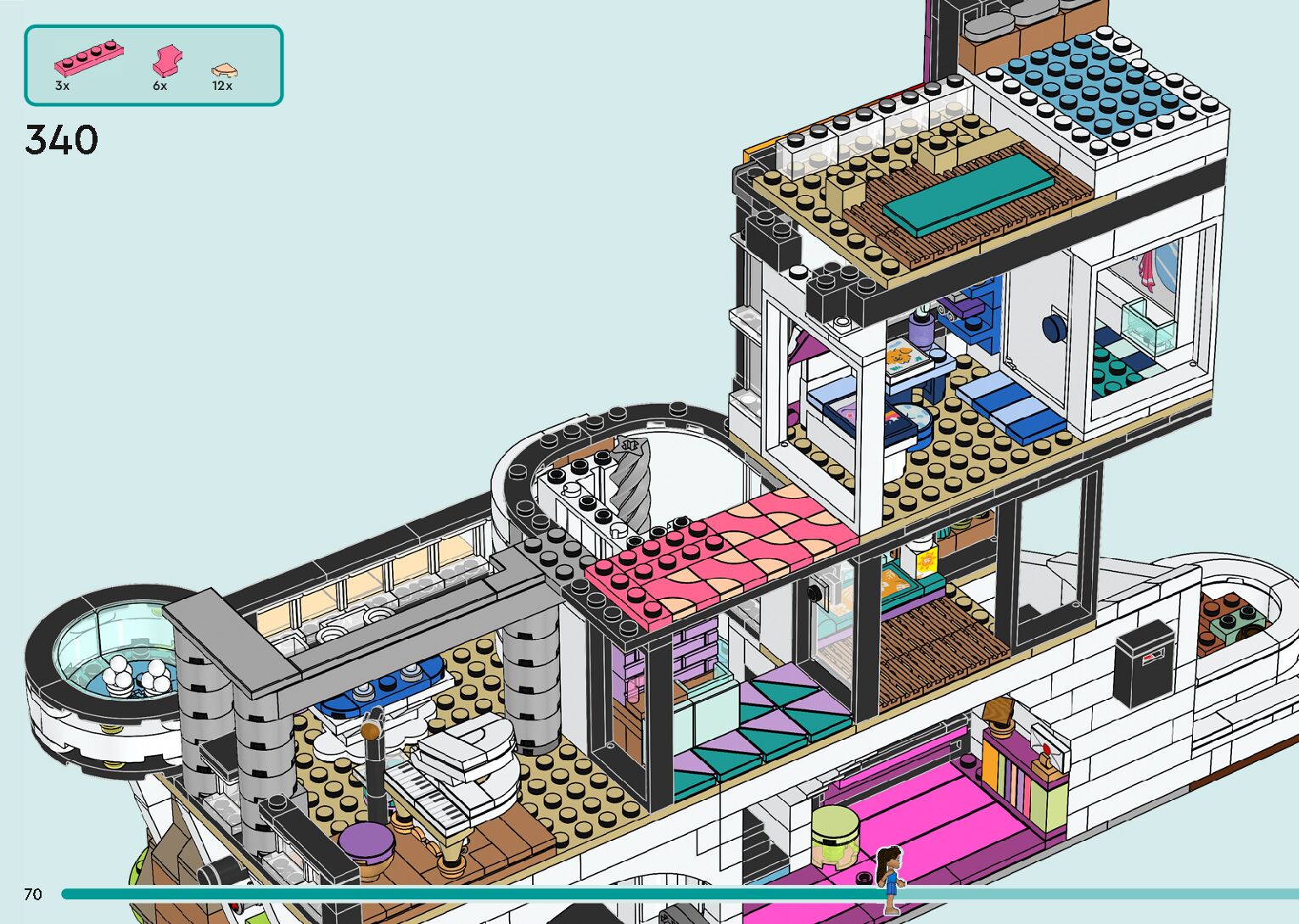This screenshot has width=1299, height=924.
Task: Select the pink 1x4 plate in parts list
Action: coord(90,59)
